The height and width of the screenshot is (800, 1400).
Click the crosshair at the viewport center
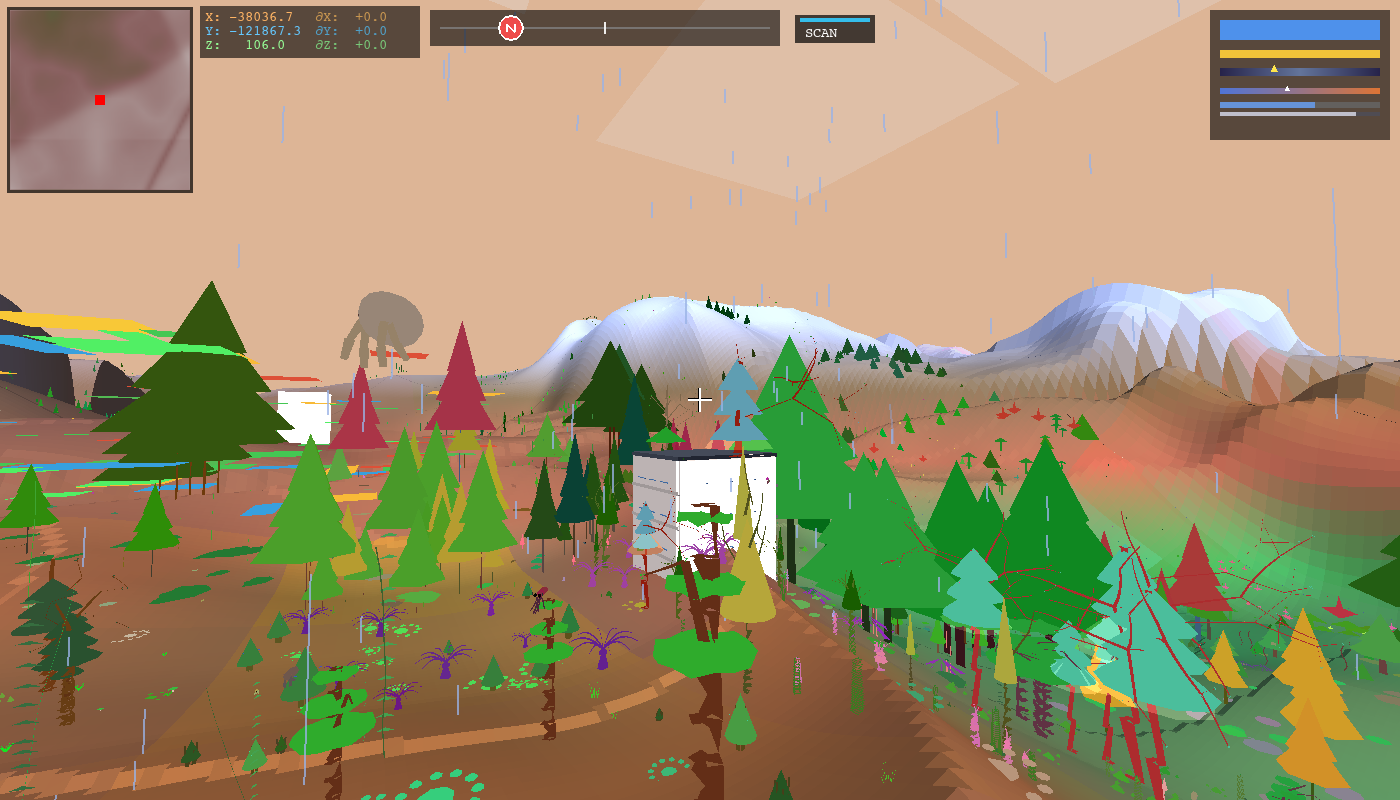700,399
